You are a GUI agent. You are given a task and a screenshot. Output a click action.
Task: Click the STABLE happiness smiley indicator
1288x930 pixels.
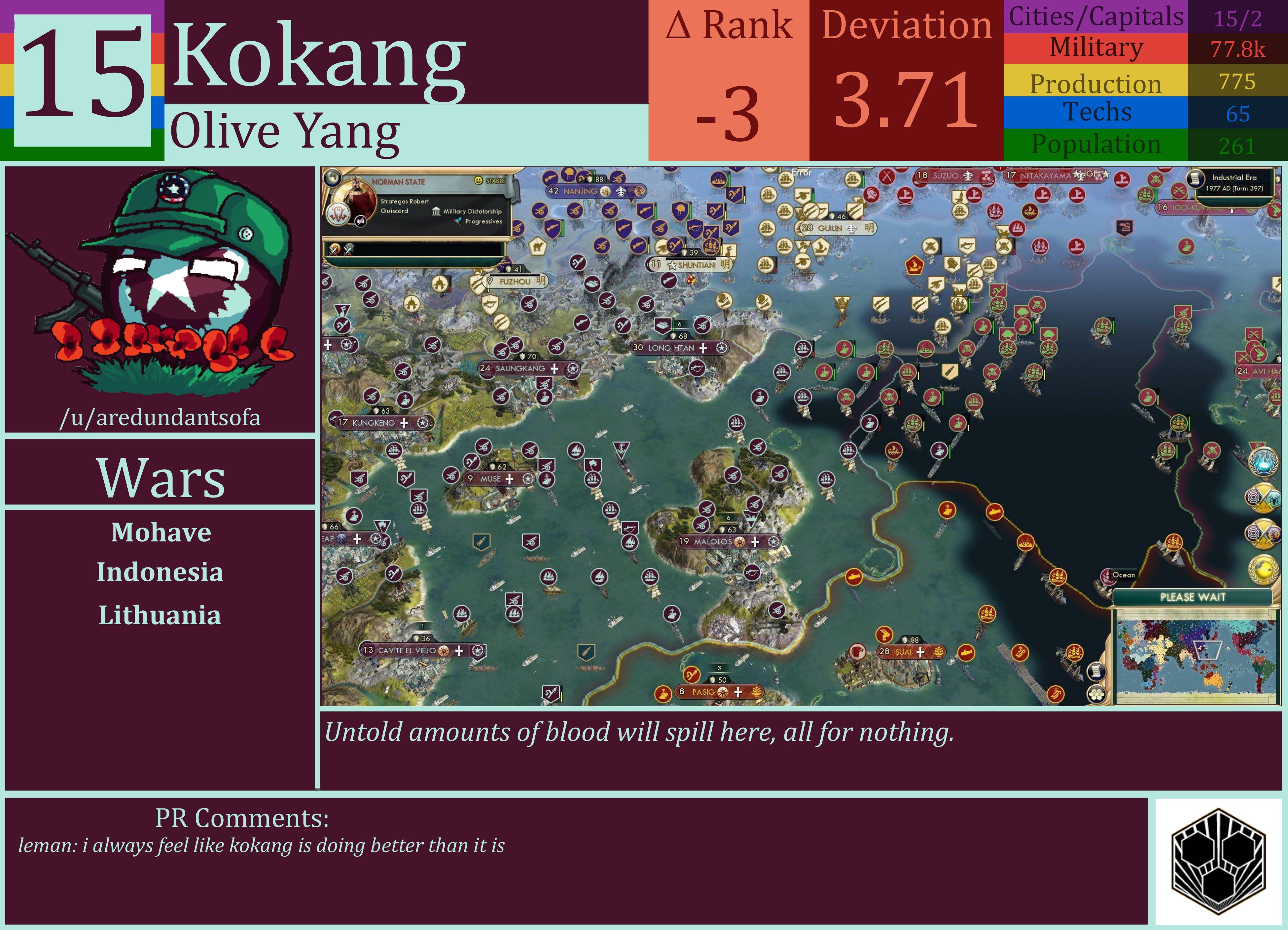click(479, 181)
